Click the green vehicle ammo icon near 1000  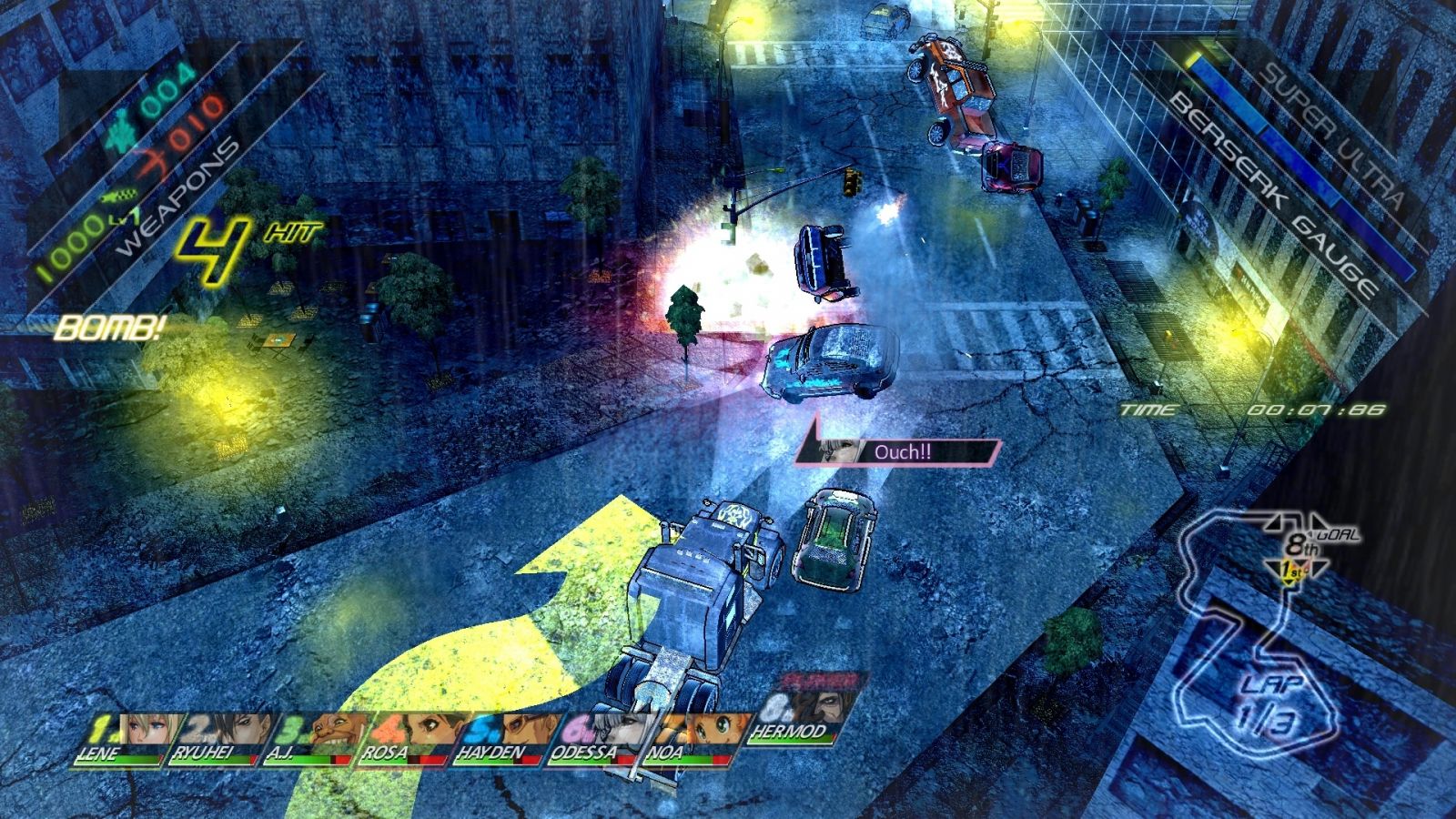click(x=116, y=196)
